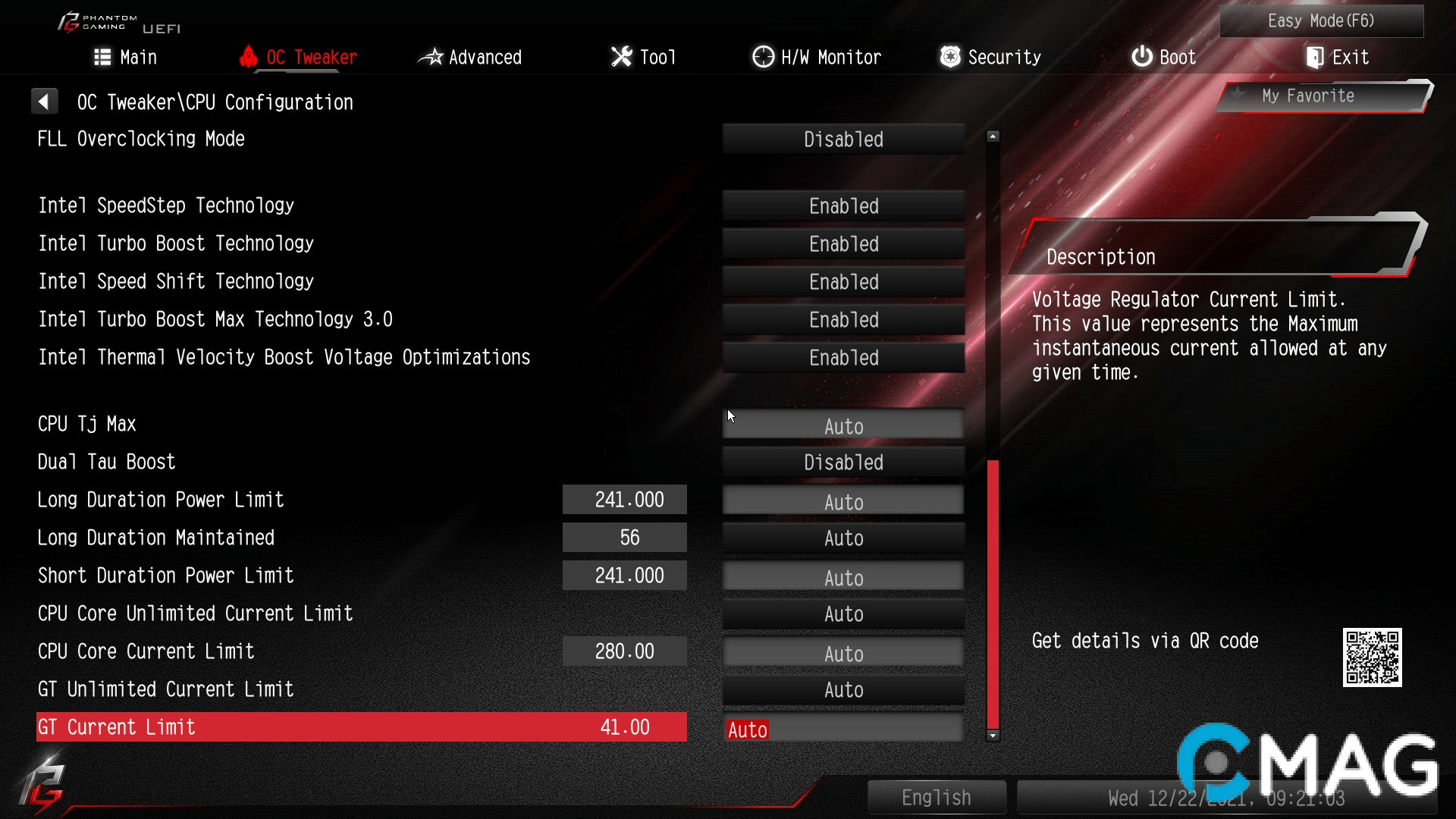Disable Intel SpeedStep Technology
The height and width of the screenshot is (819, 1456).
[x=843, y=206]
